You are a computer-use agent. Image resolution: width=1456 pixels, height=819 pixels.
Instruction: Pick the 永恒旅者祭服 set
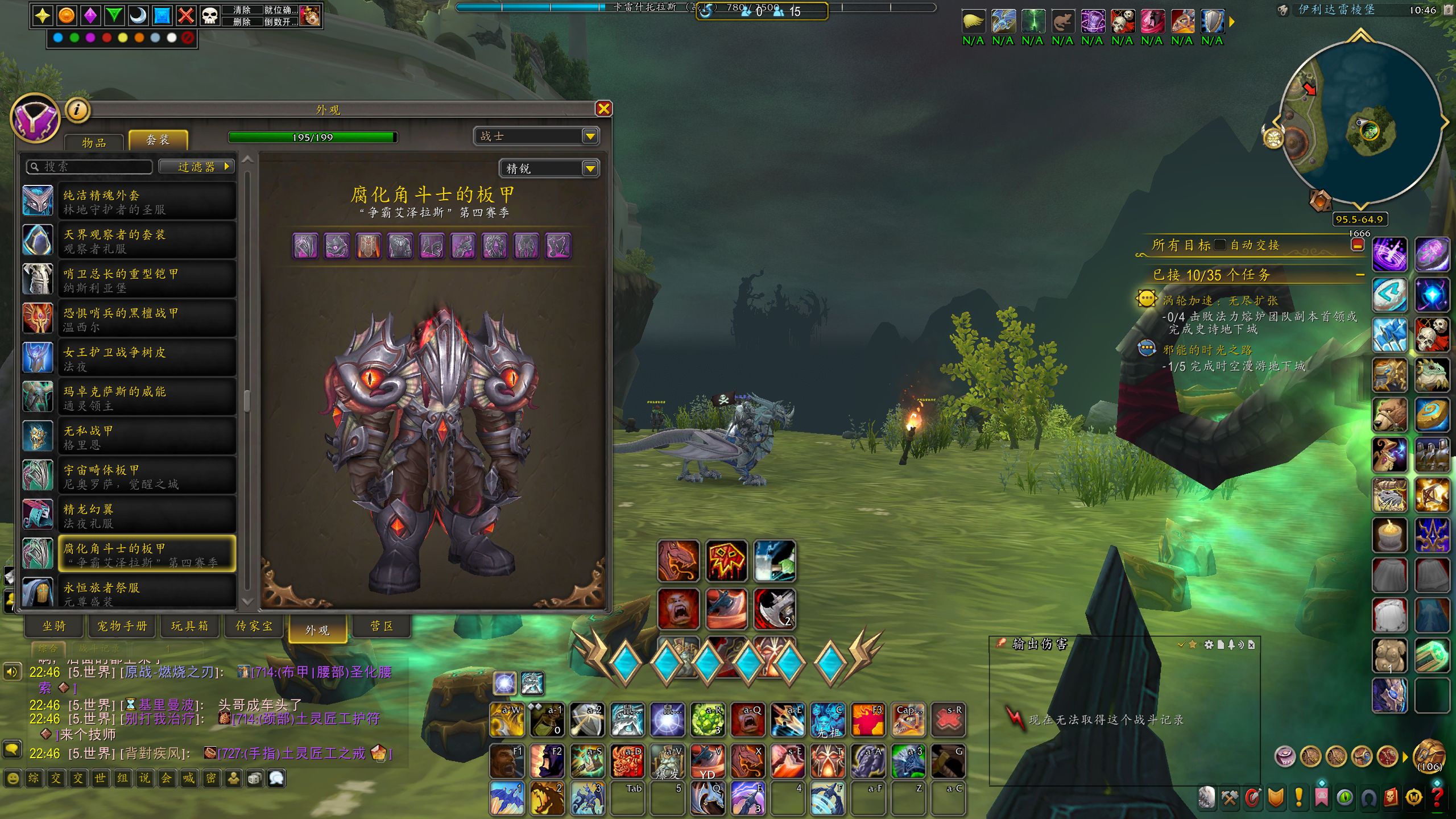[147, 593]
